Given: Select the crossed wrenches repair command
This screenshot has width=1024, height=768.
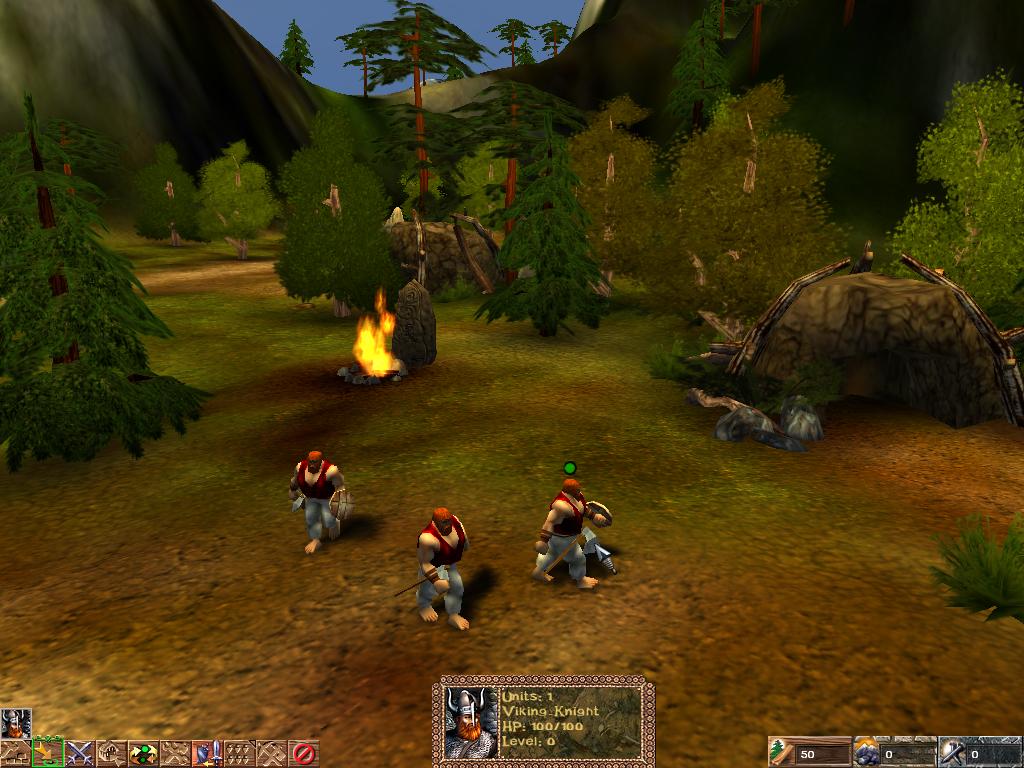Looking at the screenshot, I should [x=175, y=753].
